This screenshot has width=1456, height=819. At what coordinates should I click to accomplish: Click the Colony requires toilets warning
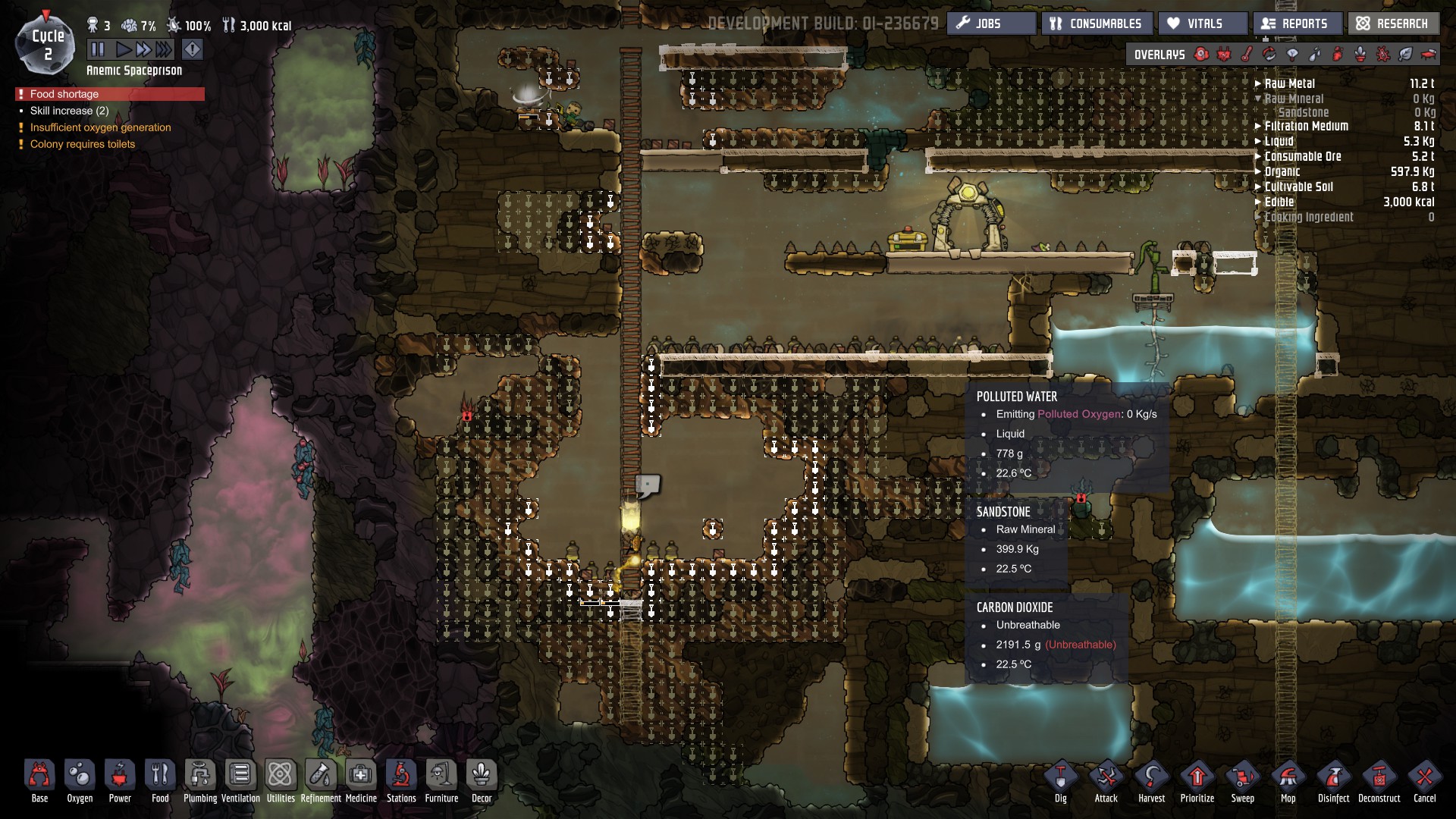click(83, 144)
